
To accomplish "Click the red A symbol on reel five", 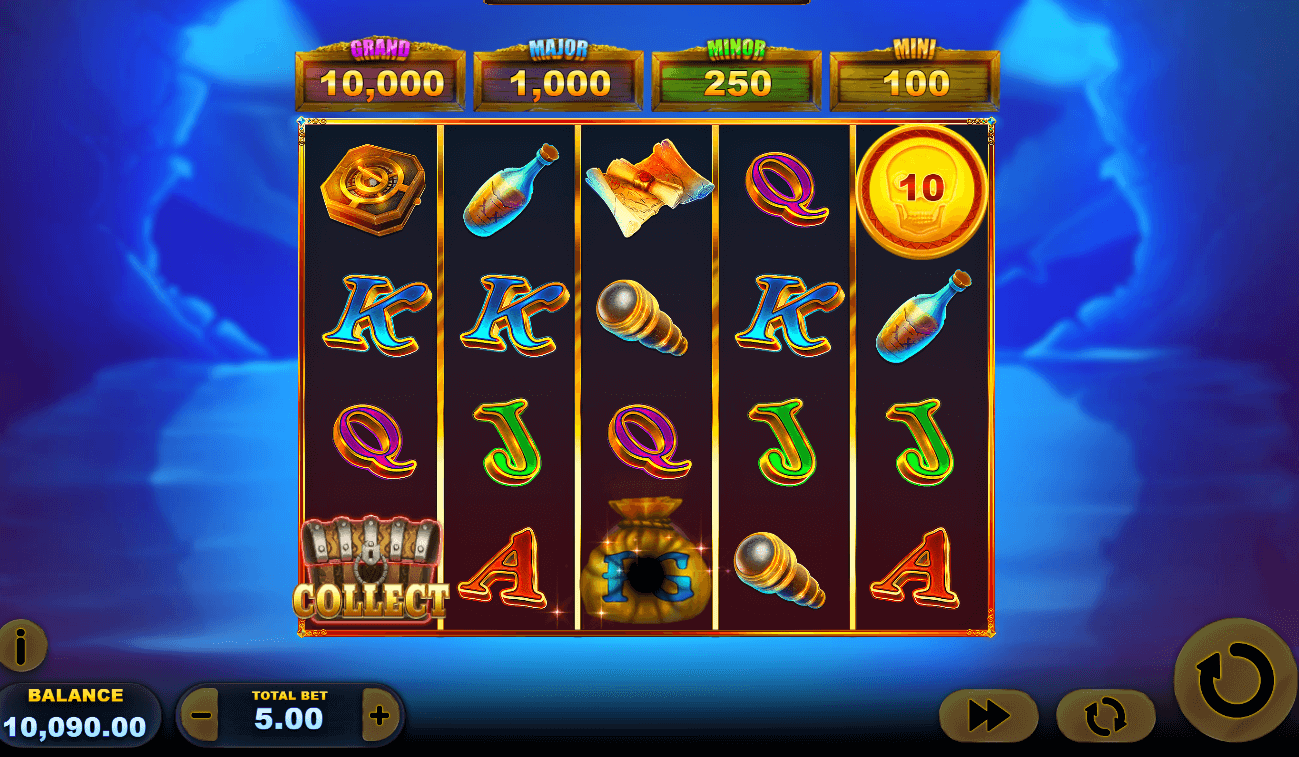I will coord(917,567).
